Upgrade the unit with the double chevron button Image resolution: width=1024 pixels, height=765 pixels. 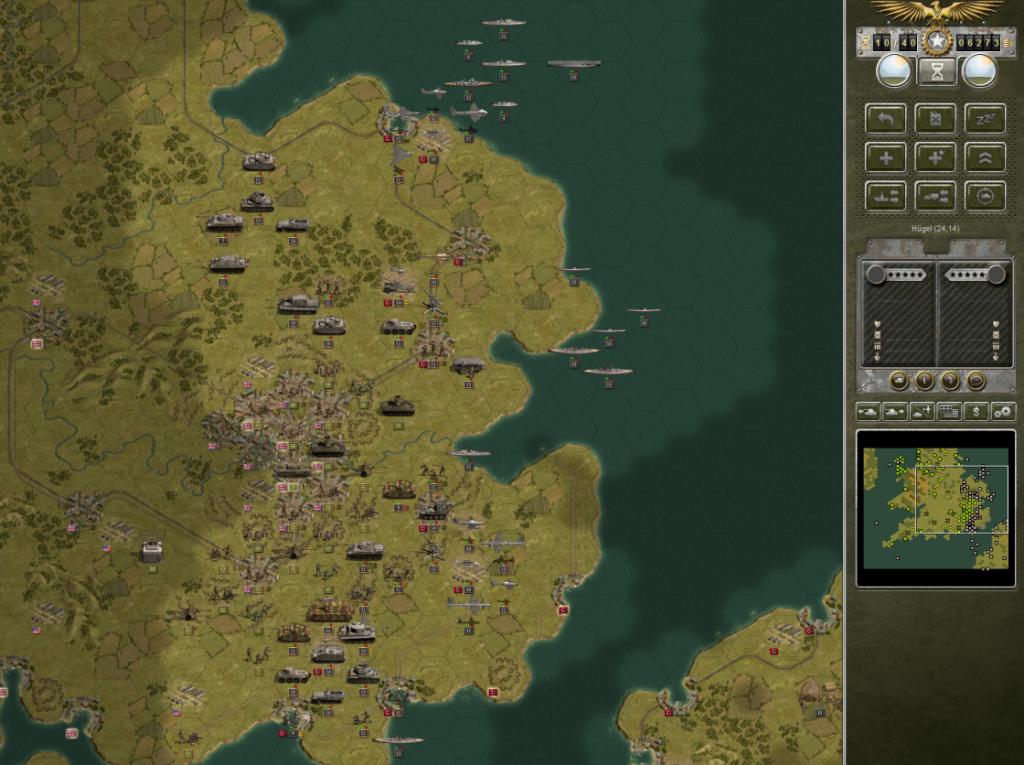[x=985, y=157]
